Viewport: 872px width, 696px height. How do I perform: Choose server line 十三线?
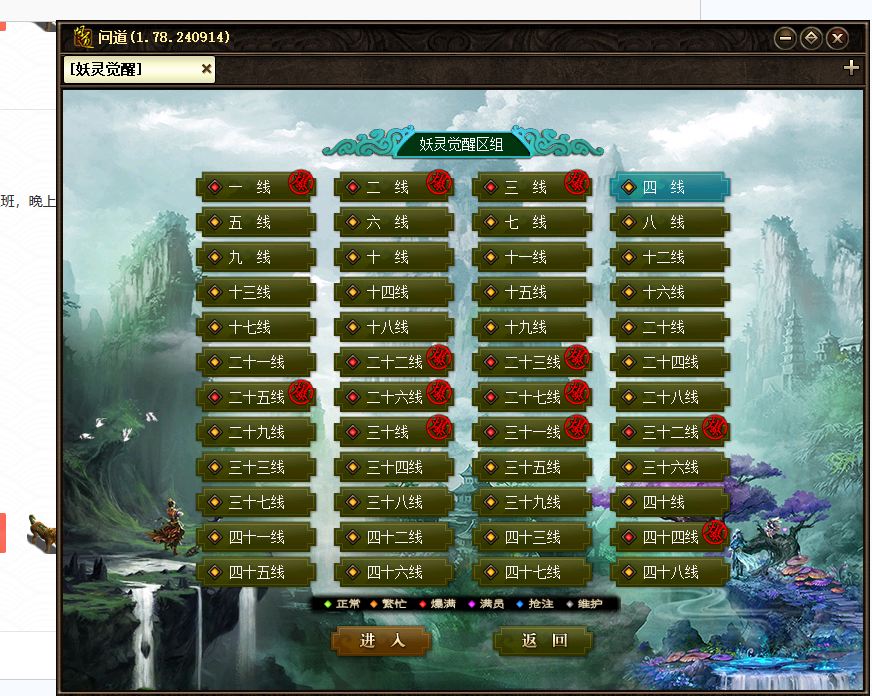click(254, 292)
